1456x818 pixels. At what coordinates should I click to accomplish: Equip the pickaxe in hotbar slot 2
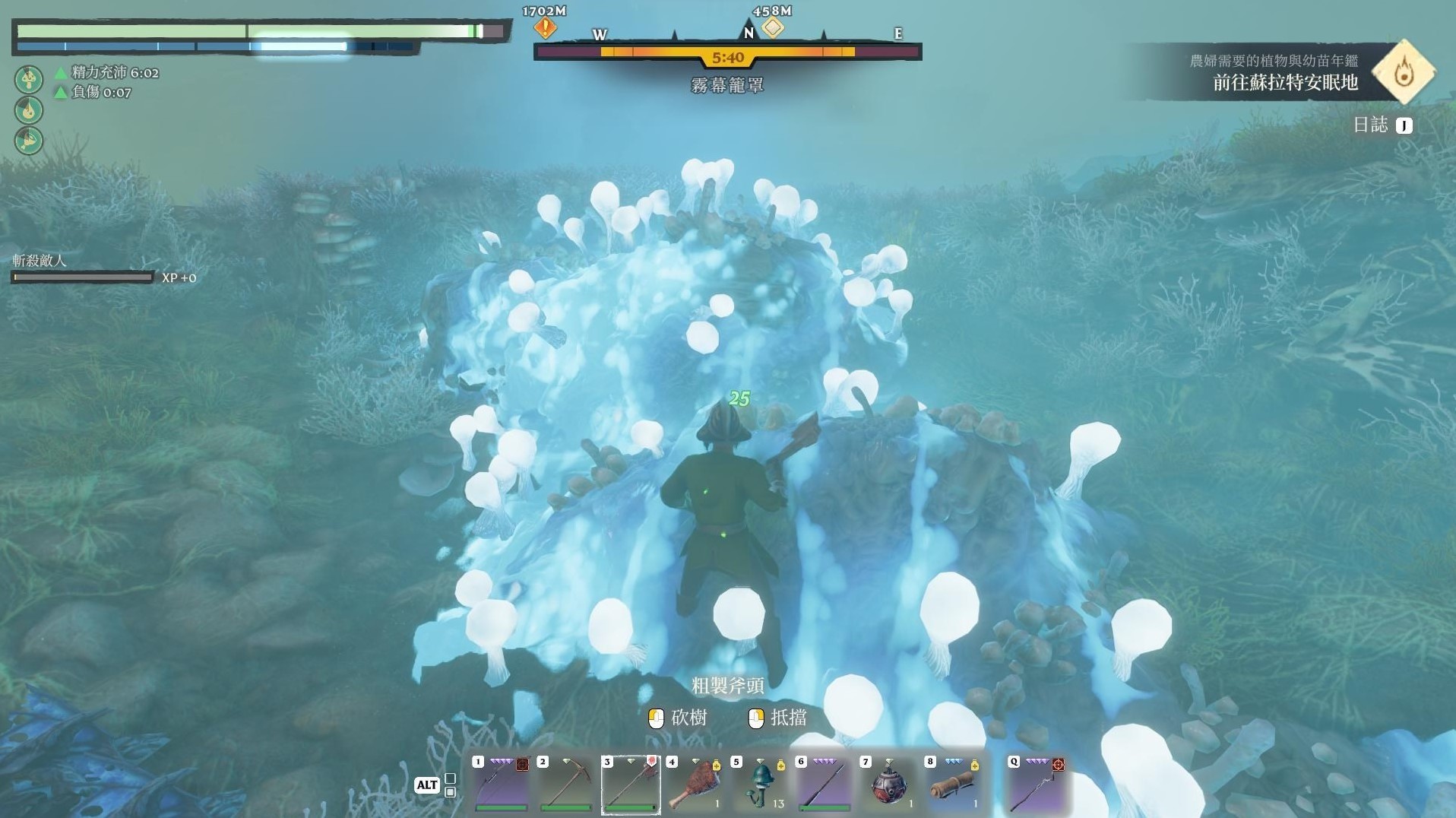pos(565,785)
